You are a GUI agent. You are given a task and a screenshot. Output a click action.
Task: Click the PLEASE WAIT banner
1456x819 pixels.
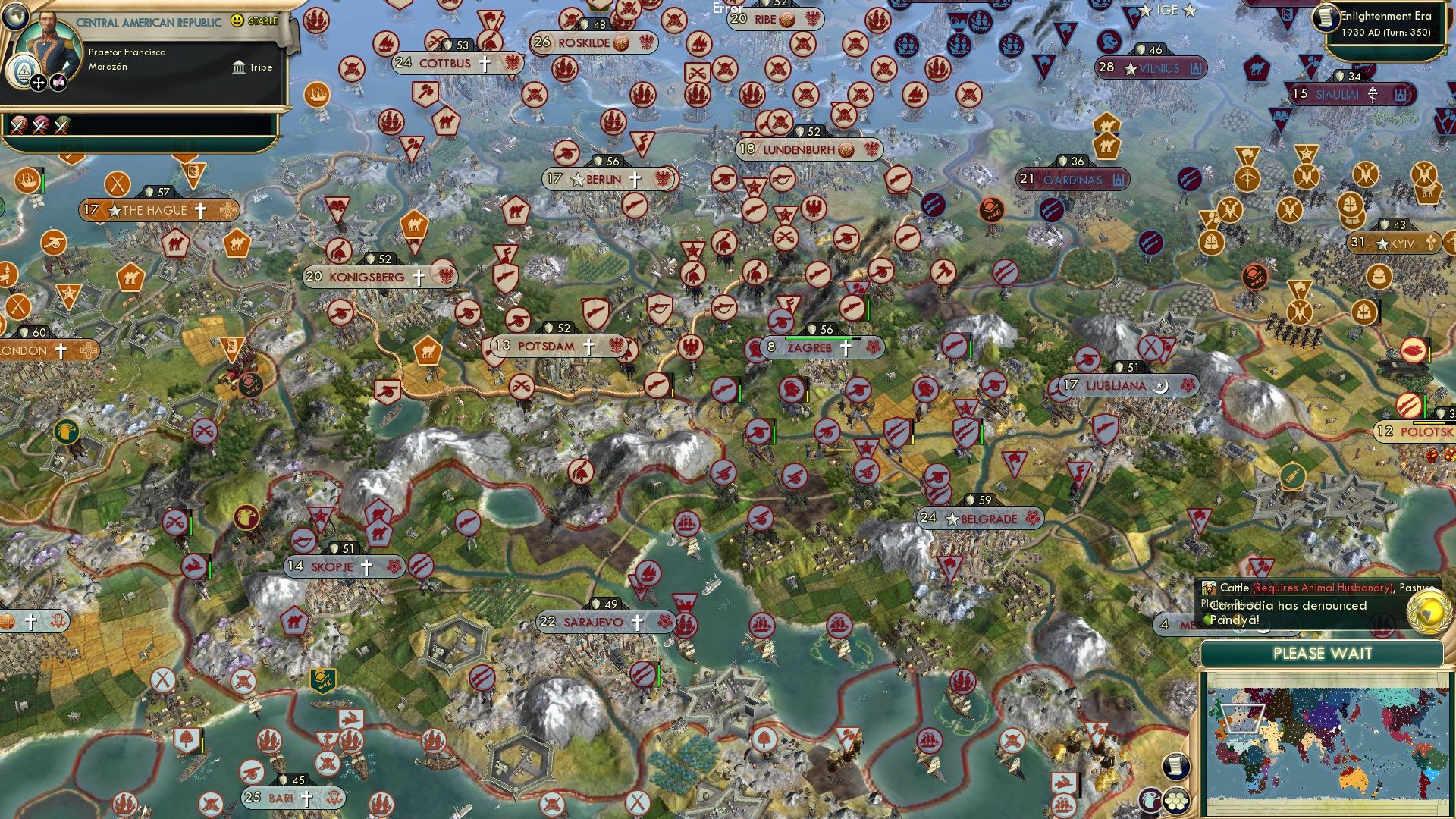coord(1323,654)
